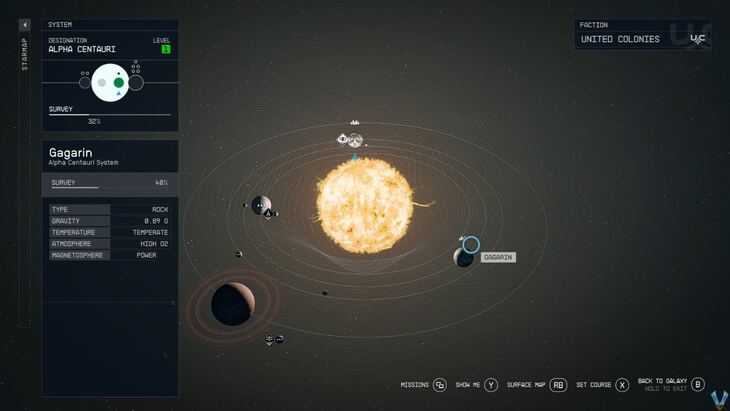Collapse the Starmap side panel arrow
Viewport: 730px width, 411px height.
tap(25, 25)
